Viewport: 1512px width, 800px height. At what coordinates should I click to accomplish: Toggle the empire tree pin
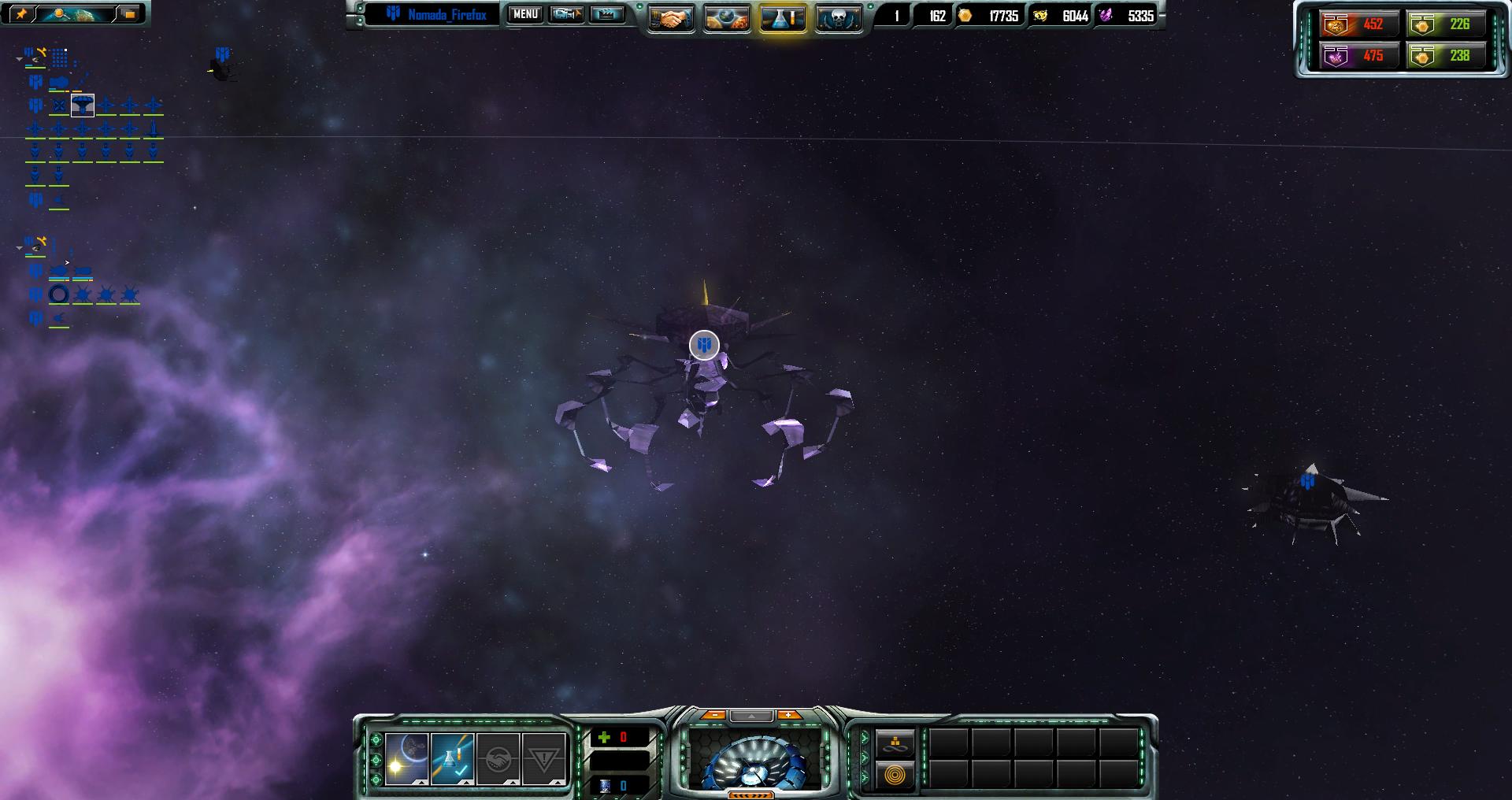coord(21,13)
